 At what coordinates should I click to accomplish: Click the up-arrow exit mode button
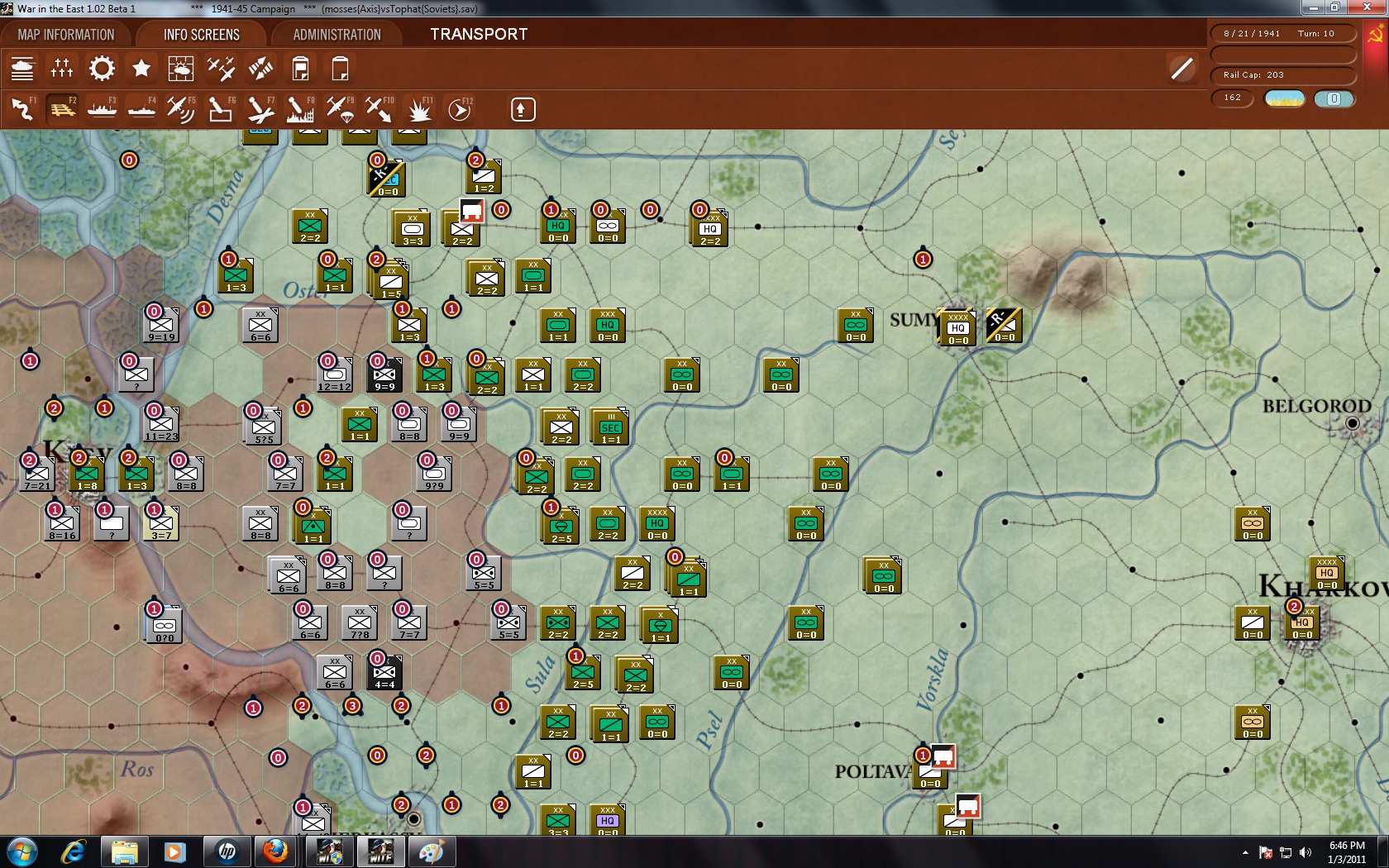point(522,108)
